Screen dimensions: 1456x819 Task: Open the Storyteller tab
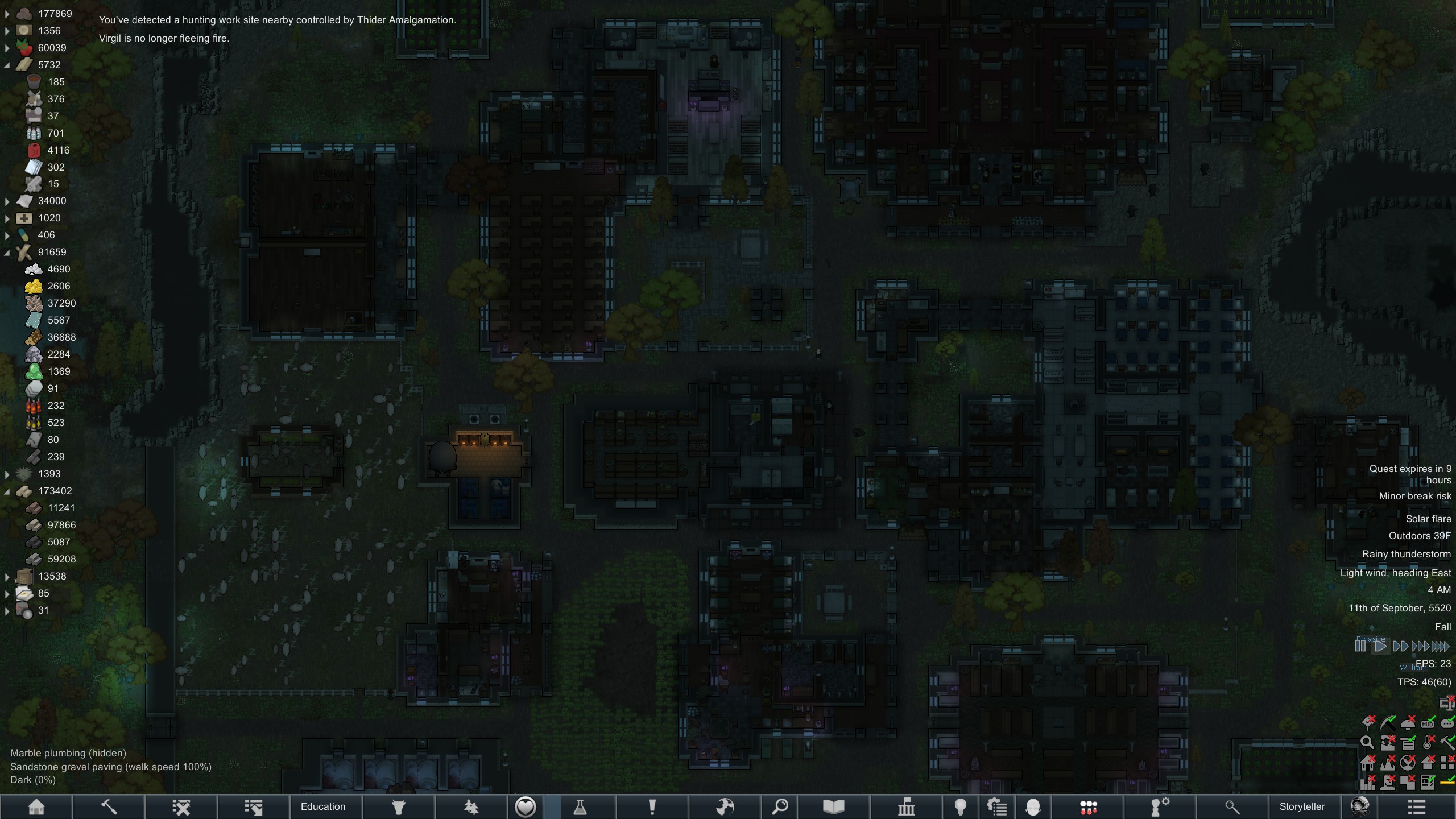point(1302,806)
